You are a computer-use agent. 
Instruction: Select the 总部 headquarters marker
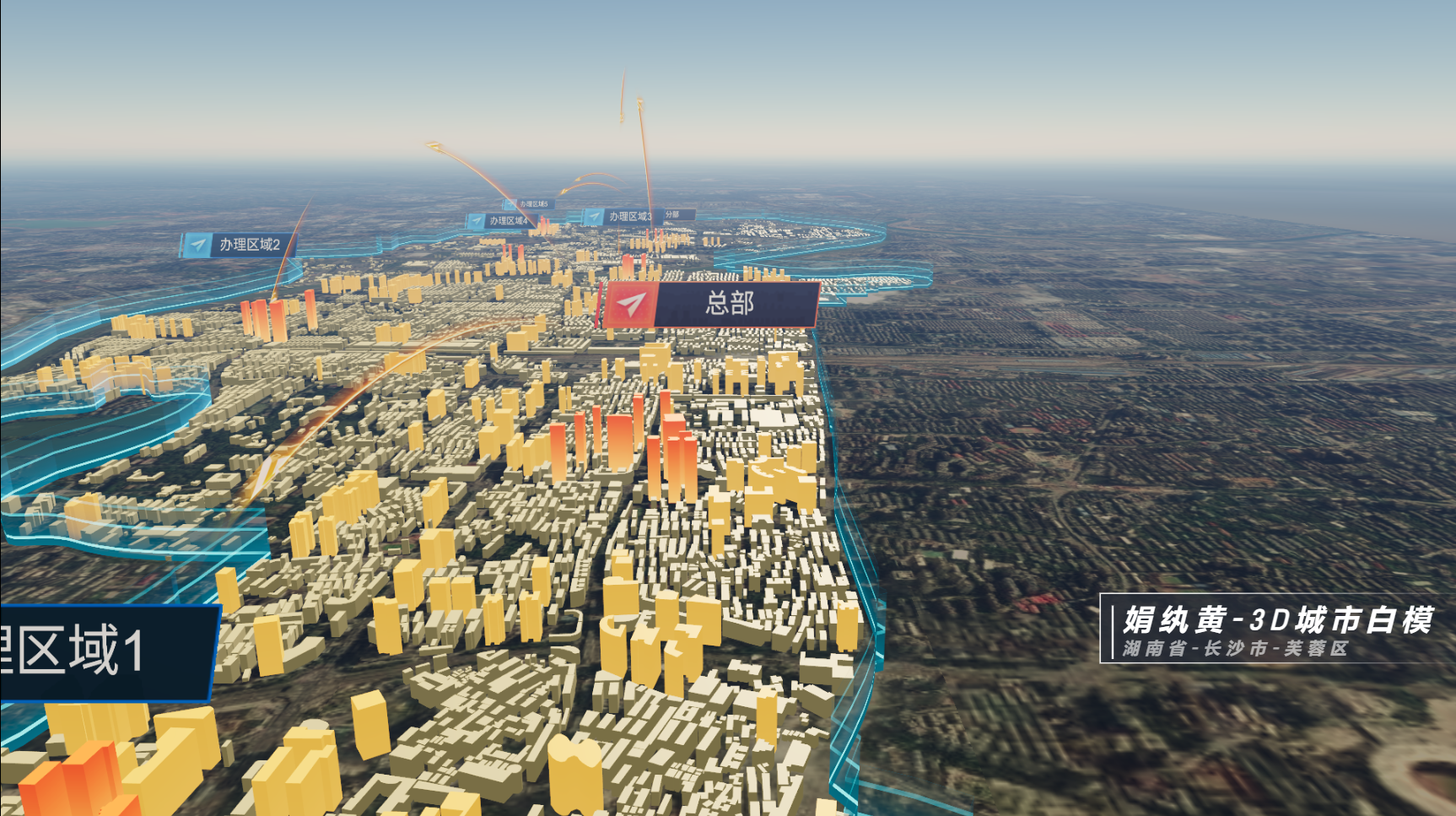coord(709,304)
